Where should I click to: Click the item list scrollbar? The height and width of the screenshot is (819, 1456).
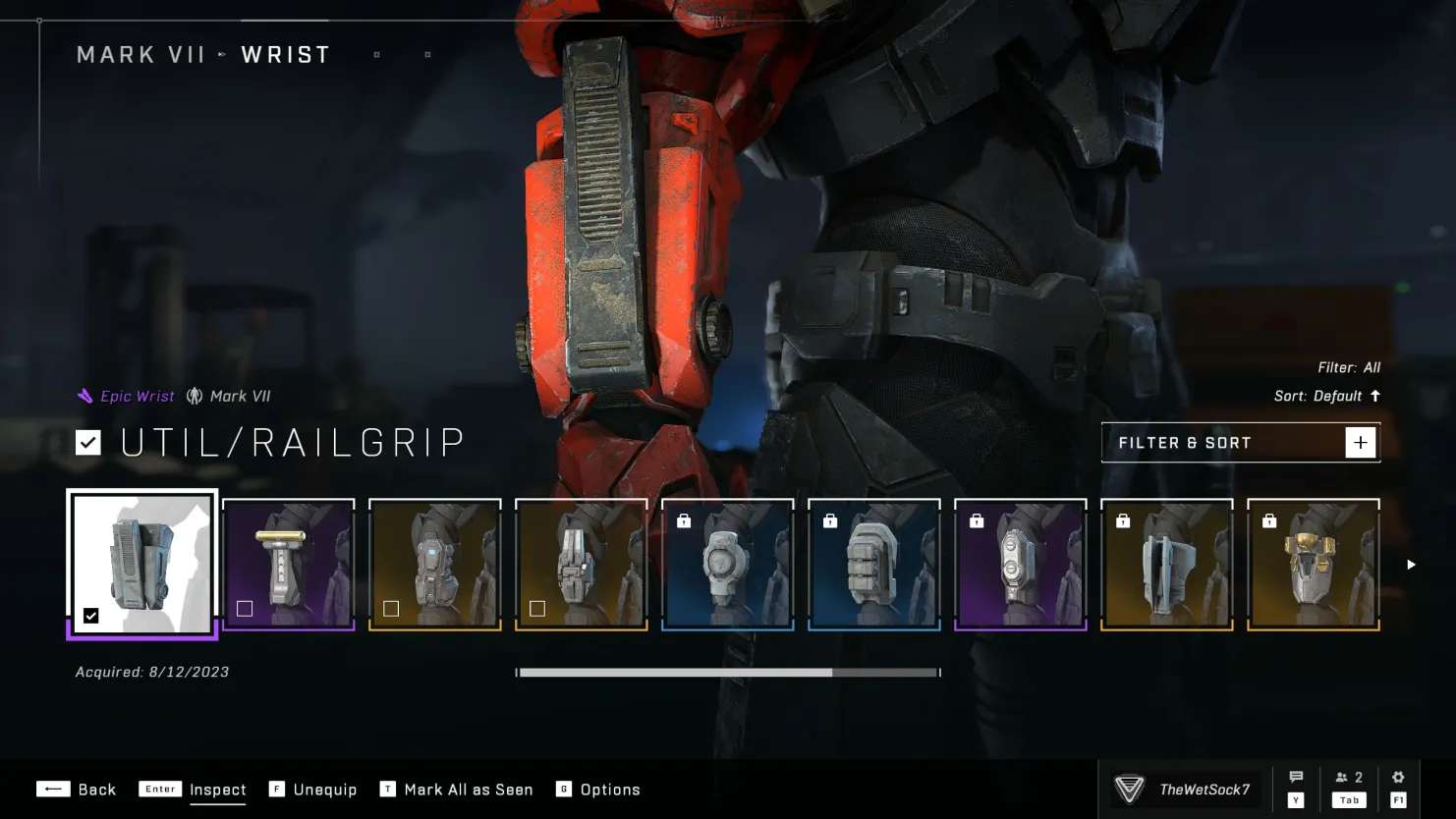click(x=728, y=673)
